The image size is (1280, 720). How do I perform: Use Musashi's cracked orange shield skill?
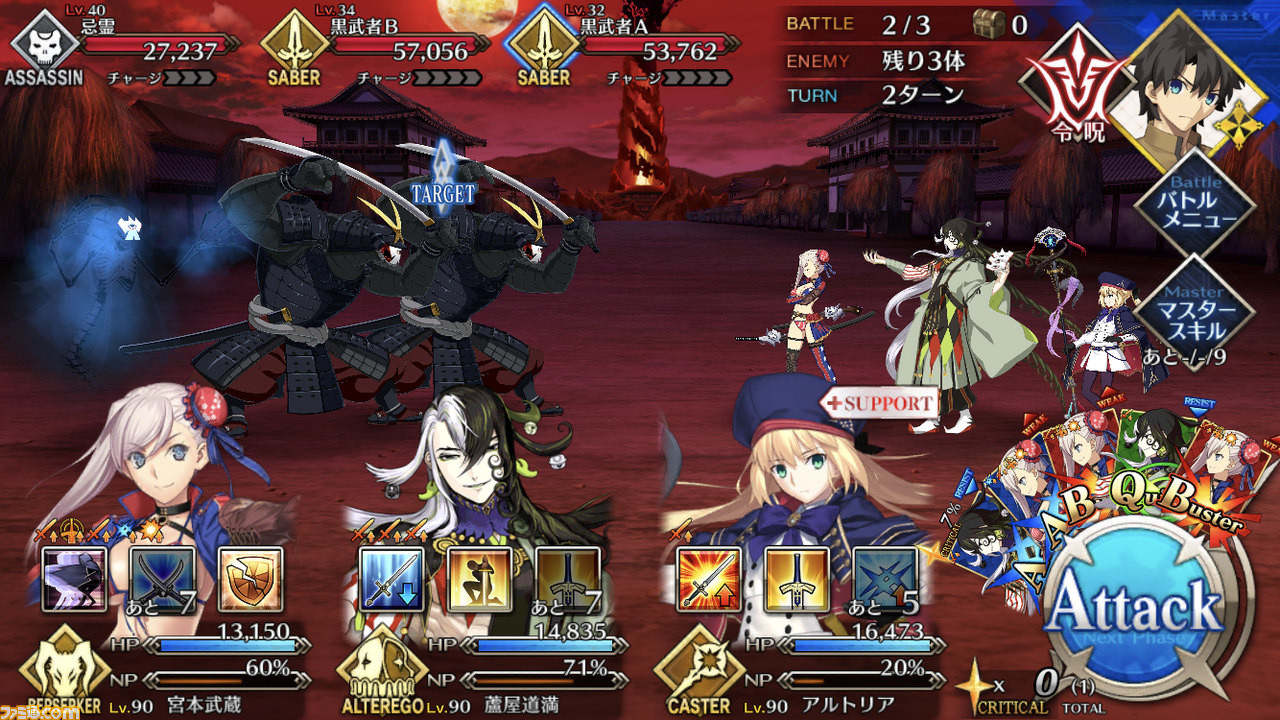pos(250,579)
